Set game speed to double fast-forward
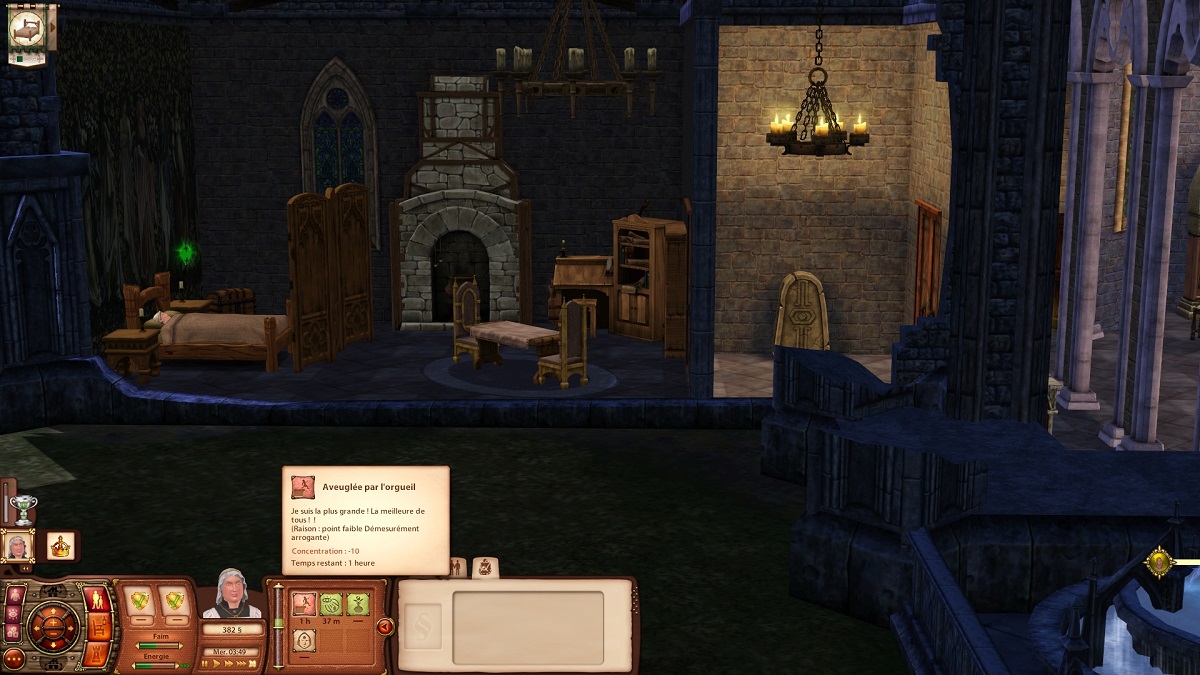The width and height of the screenshot is (1200, 675). 230,663
